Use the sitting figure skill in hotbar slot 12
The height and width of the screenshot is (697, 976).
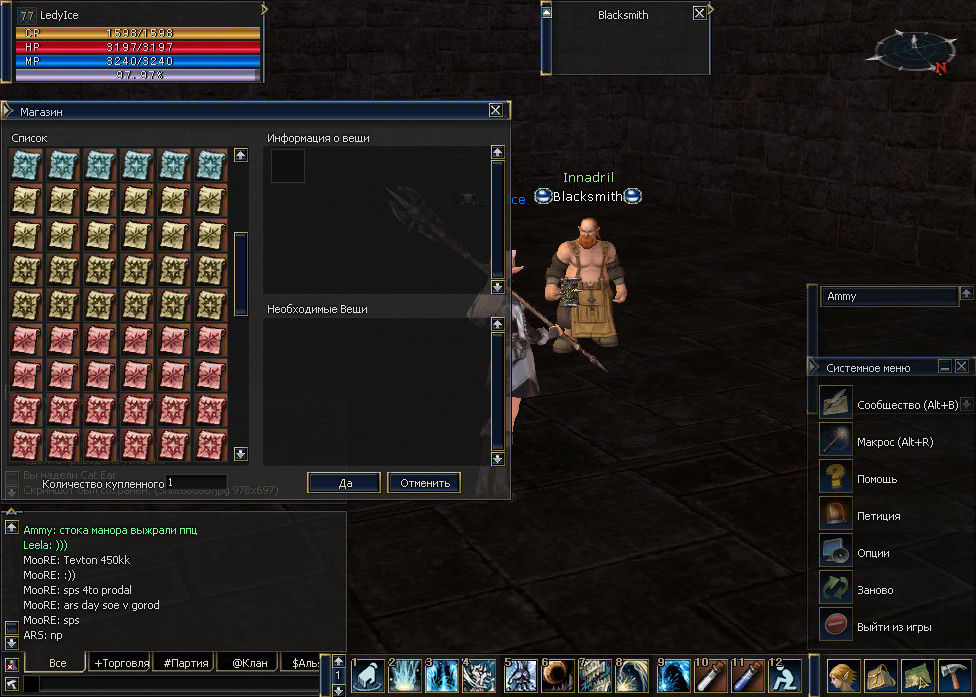pos(784,675)
